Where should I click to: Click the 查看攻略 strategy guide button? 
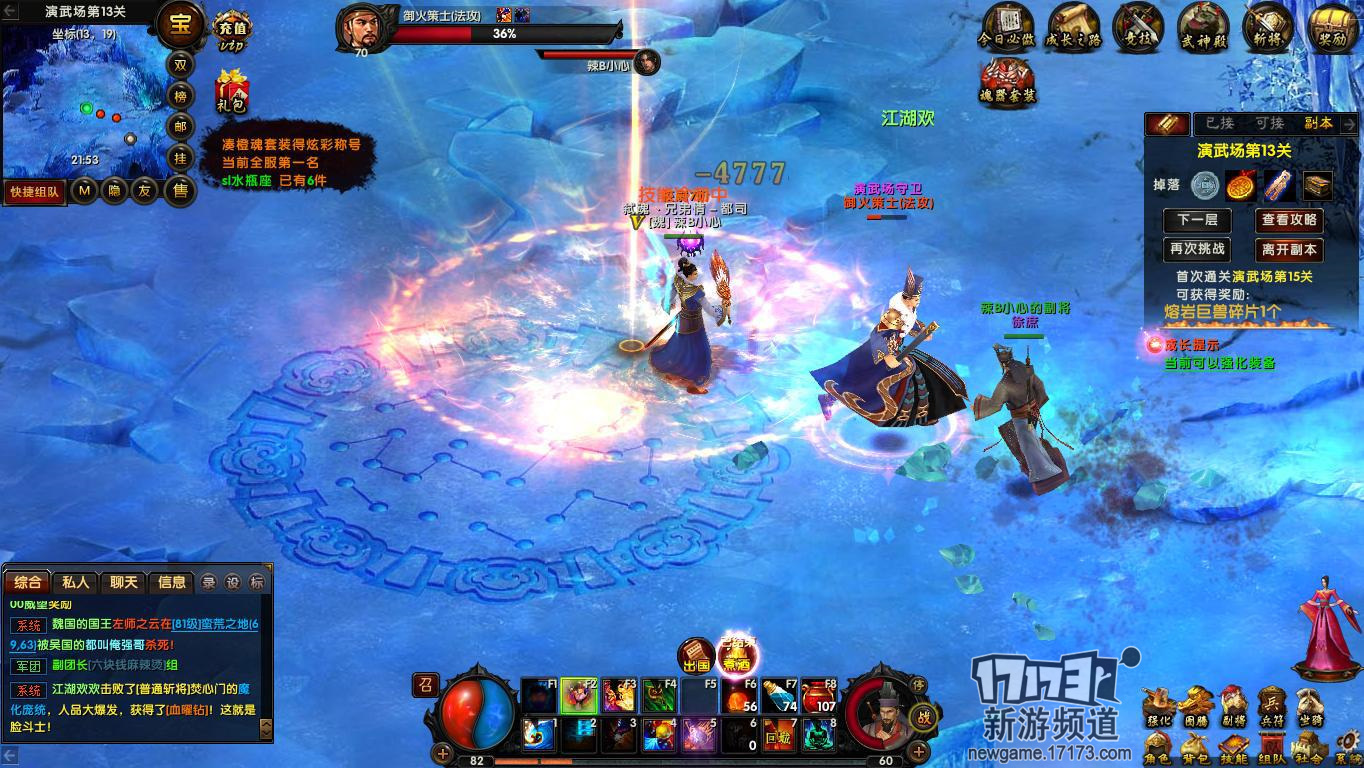coord(1289,220)
